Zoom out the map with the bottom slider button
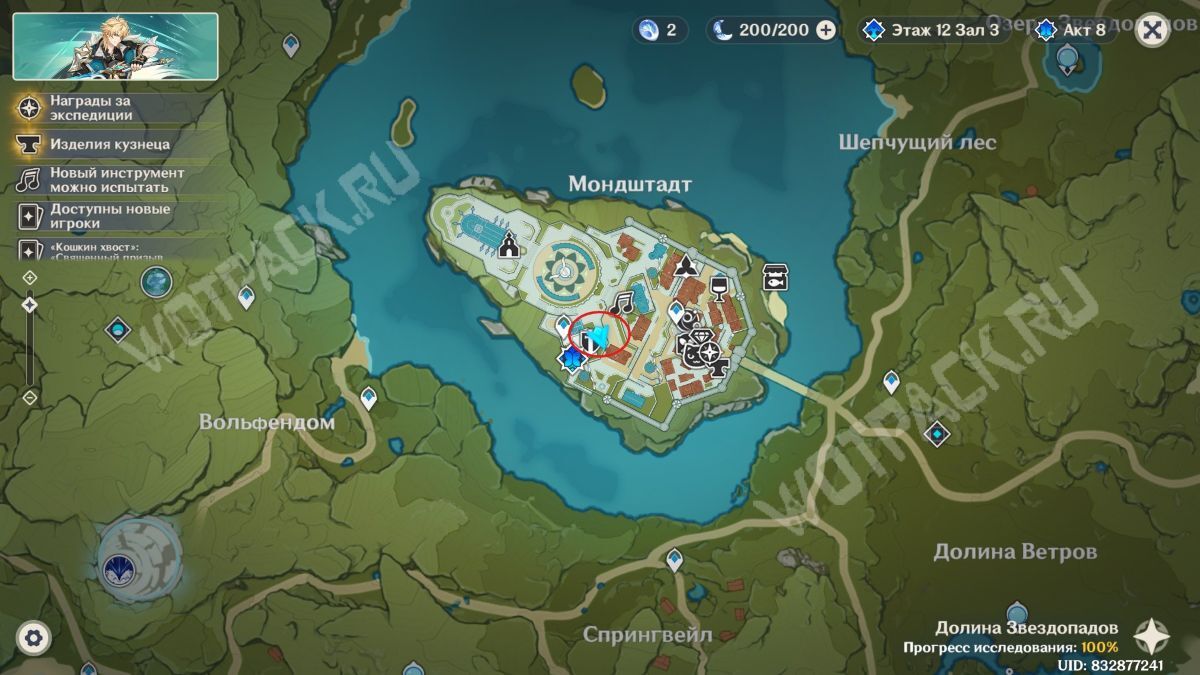 click(x=30, y=397)
